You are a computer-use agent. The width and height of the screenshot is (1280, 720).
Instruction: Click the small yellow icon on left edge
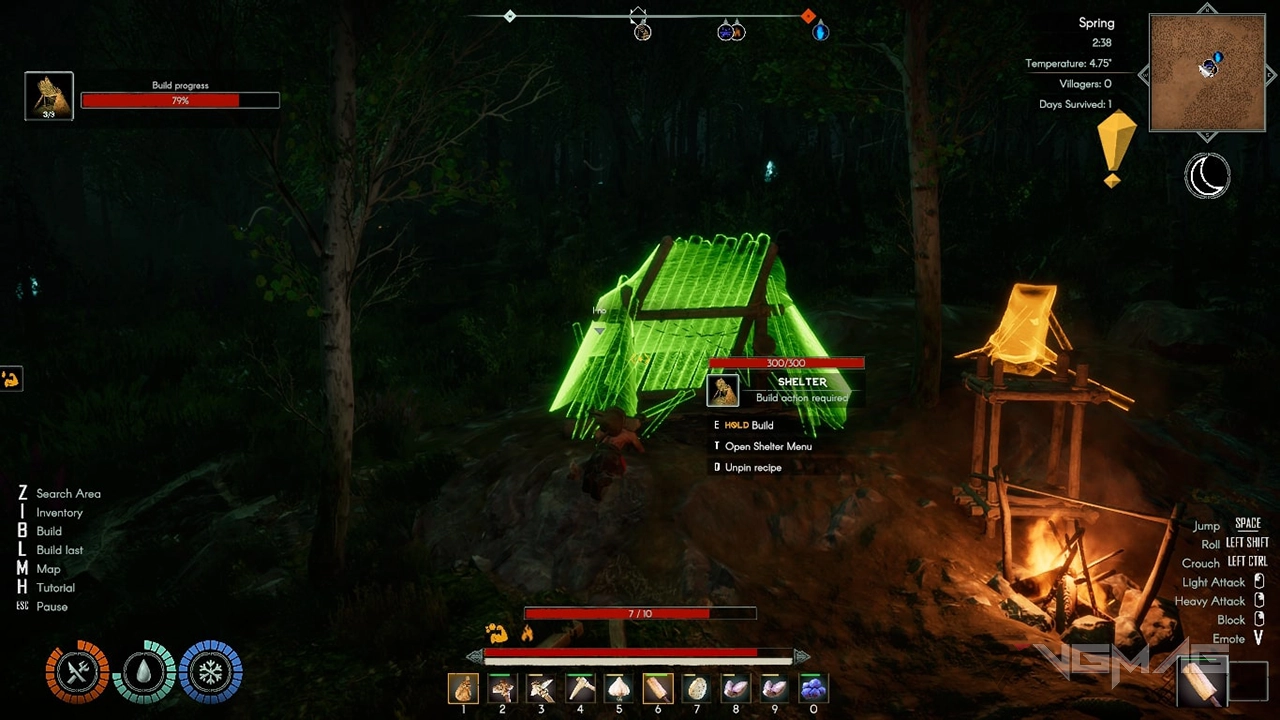tap(11, 379)
